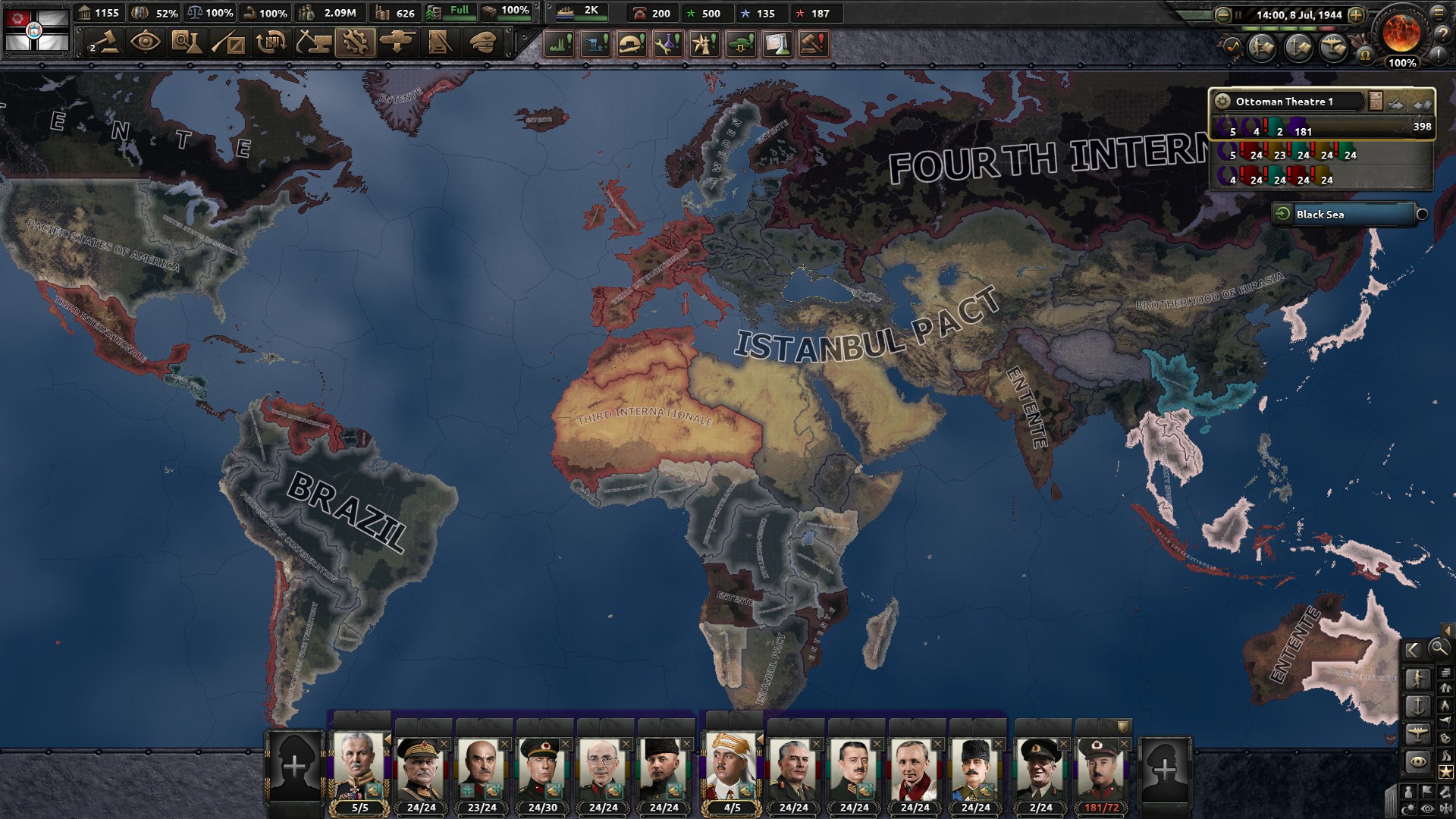Open the Officer Corps cap menu
1456x819 pixels.
482,42
